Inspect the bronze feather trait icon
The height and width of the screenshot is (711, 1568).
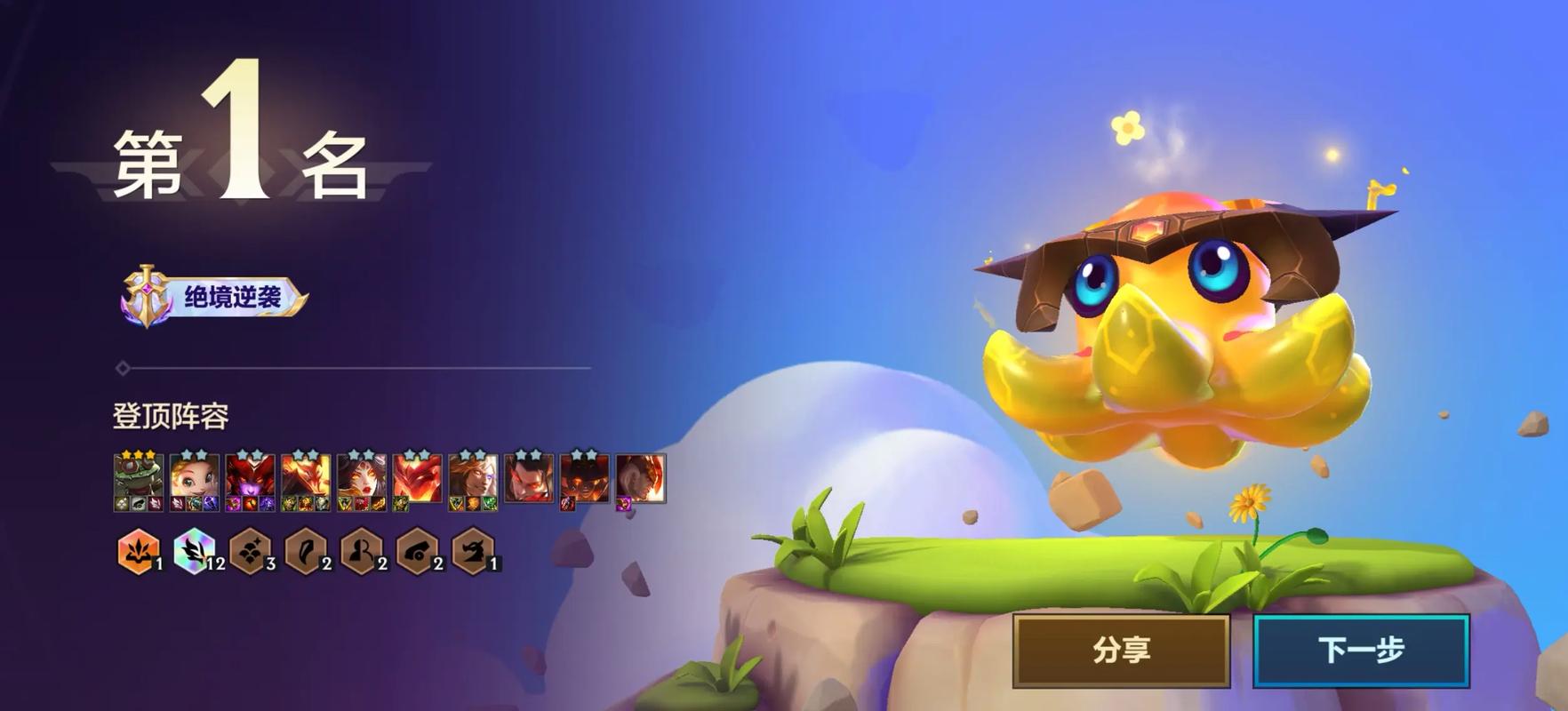(x=306, y=551)
